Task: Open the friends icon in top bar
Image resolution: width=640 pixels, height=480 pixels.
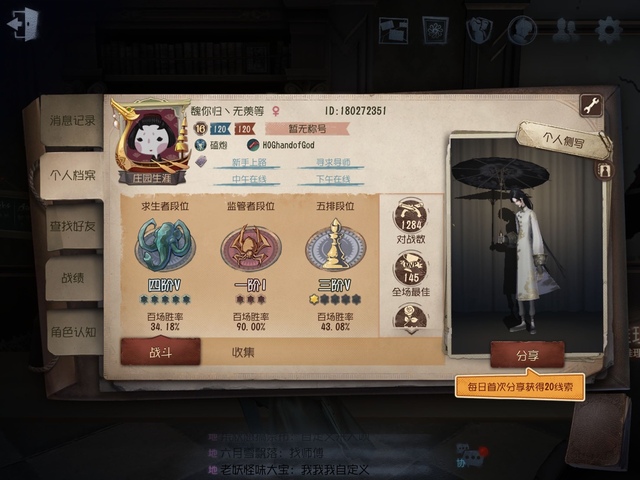Action: (565, 30)
